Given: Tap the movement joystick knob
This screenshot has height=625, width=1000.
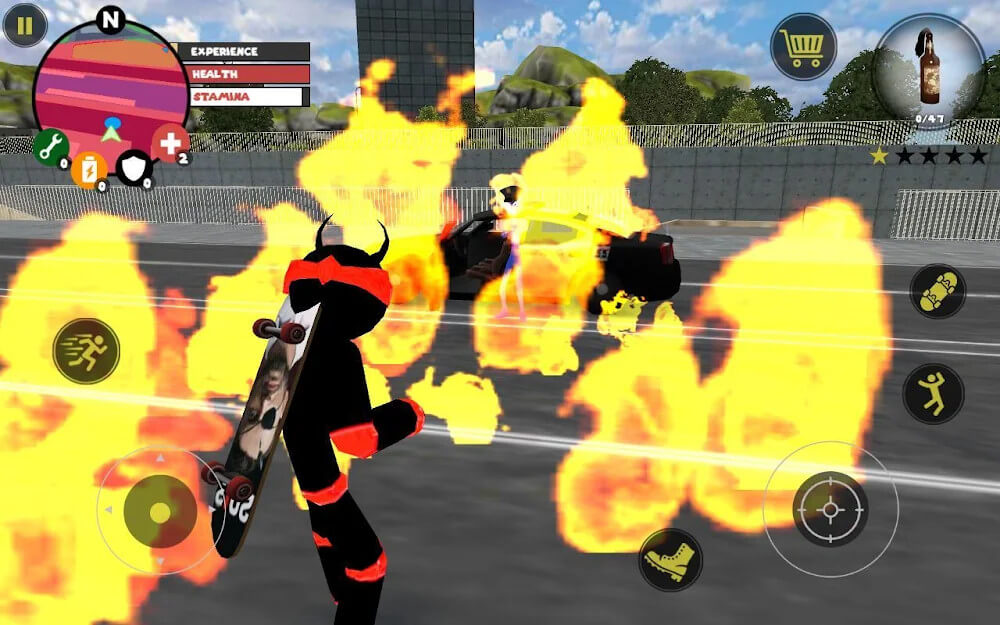Looking at the screenshot, I should click(160, 511).
